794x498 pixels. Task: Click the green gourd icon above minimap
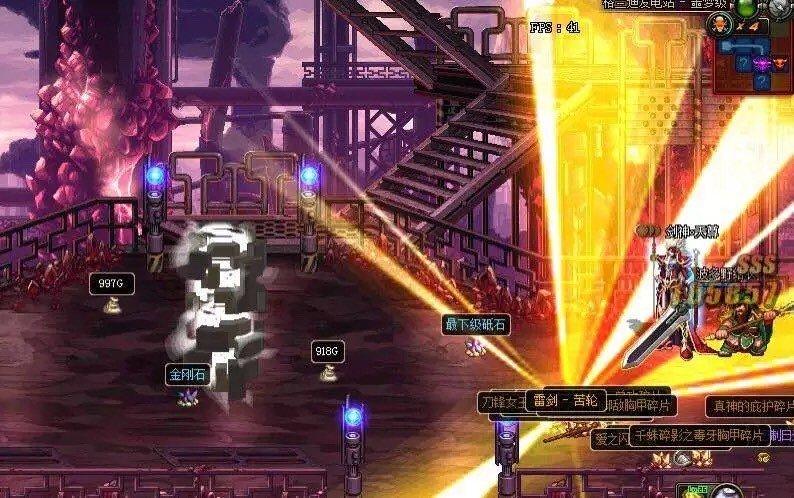pyautogui.click(x=745, y=6)
